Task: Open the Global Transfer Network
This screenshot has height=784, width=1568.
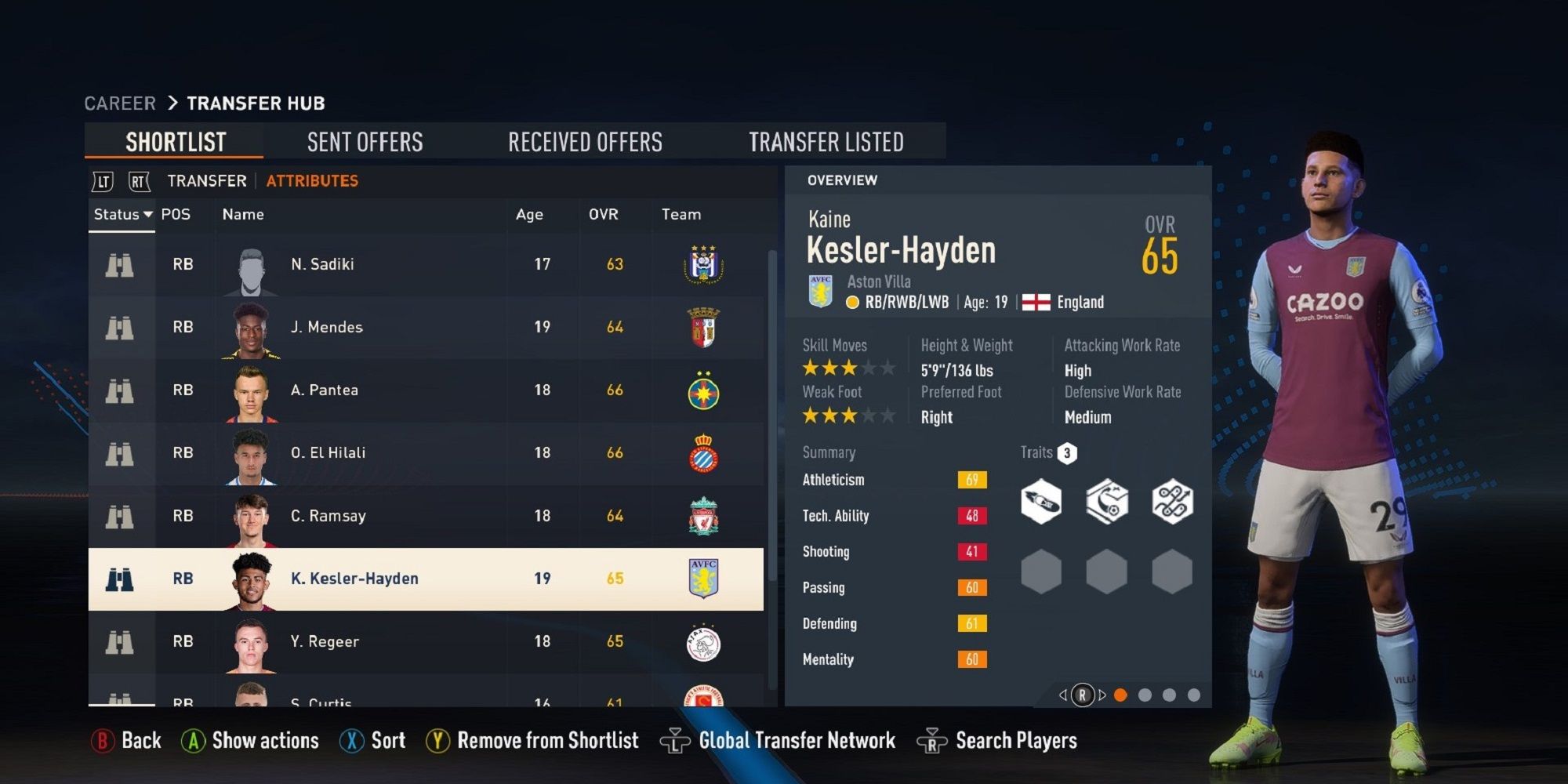Action: (797, 739)
